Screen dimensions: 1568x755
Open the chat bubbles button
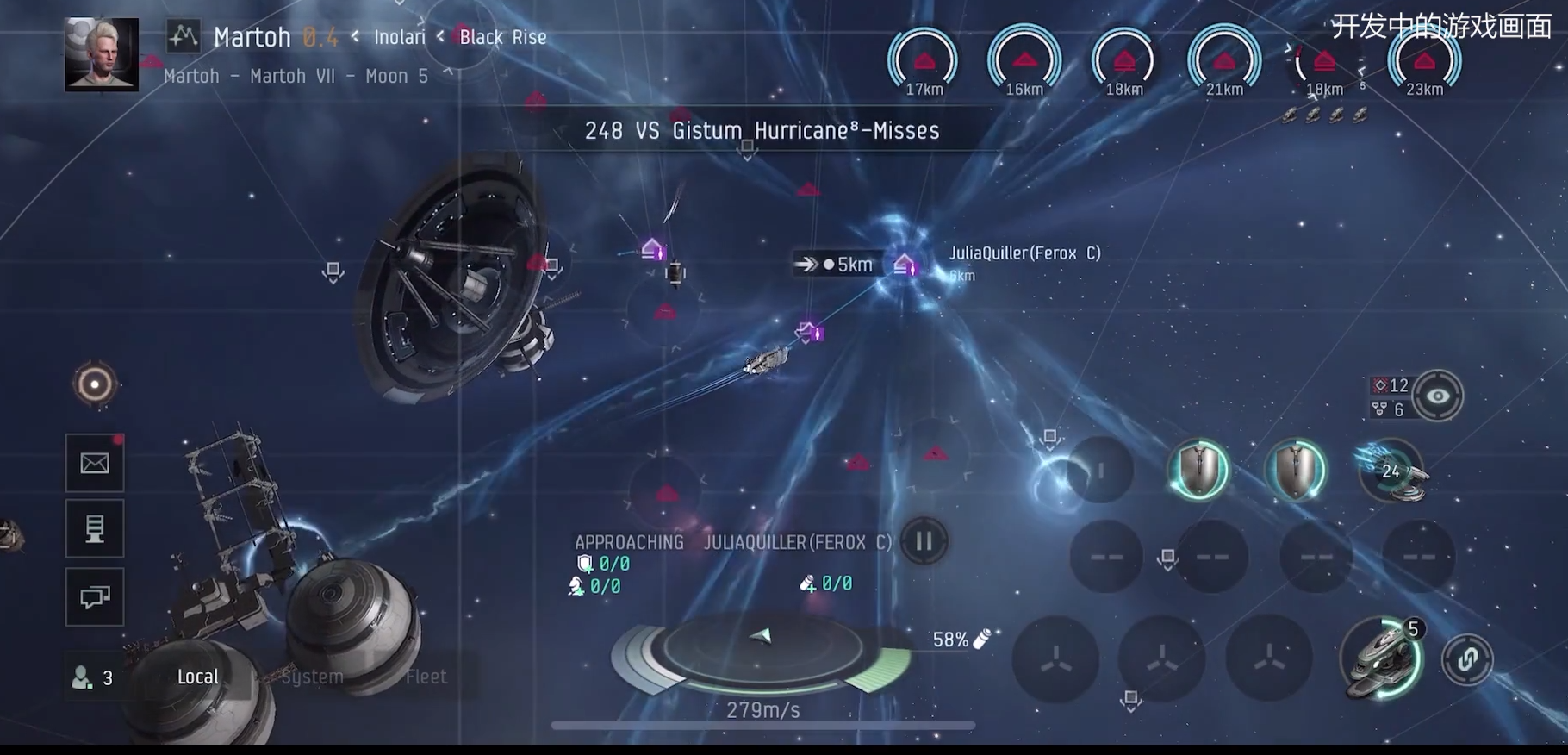[95, 596]
